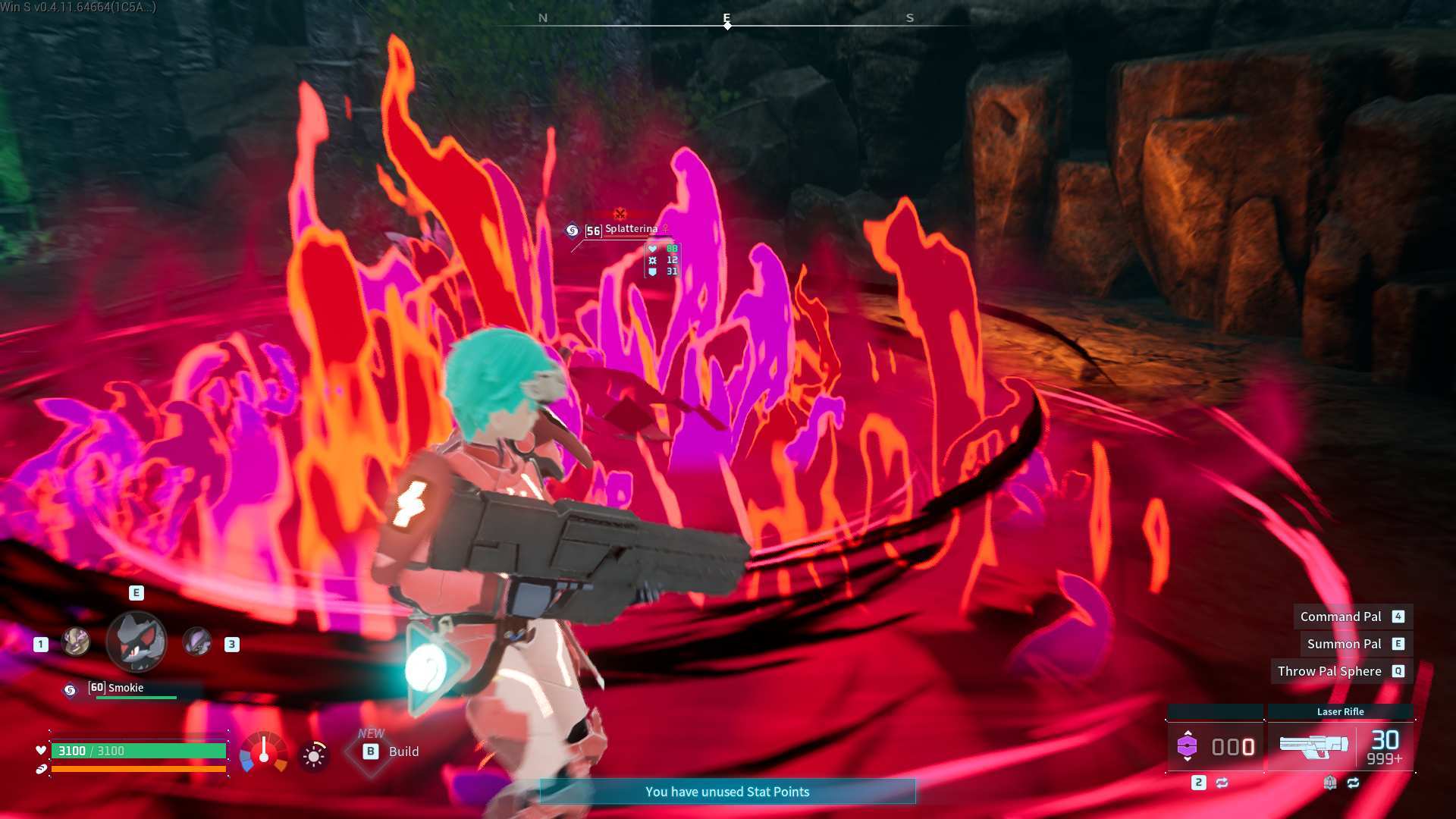Viewport: 1456px width, 819px height.
Task: Click the dark element icon beside Smokie's name
Action: click(70, 689)
